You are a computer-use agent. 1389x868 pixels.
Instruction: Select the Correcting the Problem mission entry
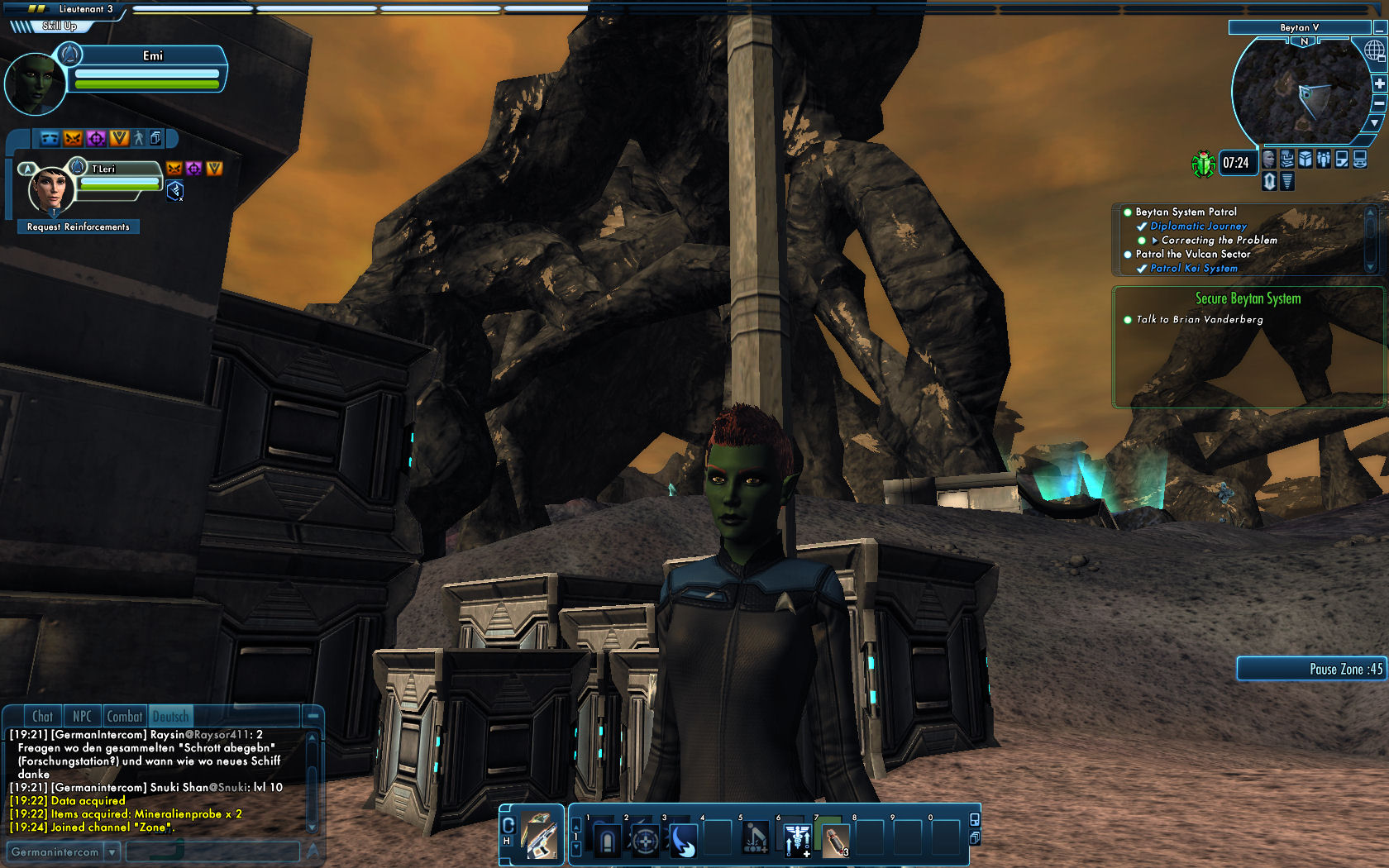1219,240
